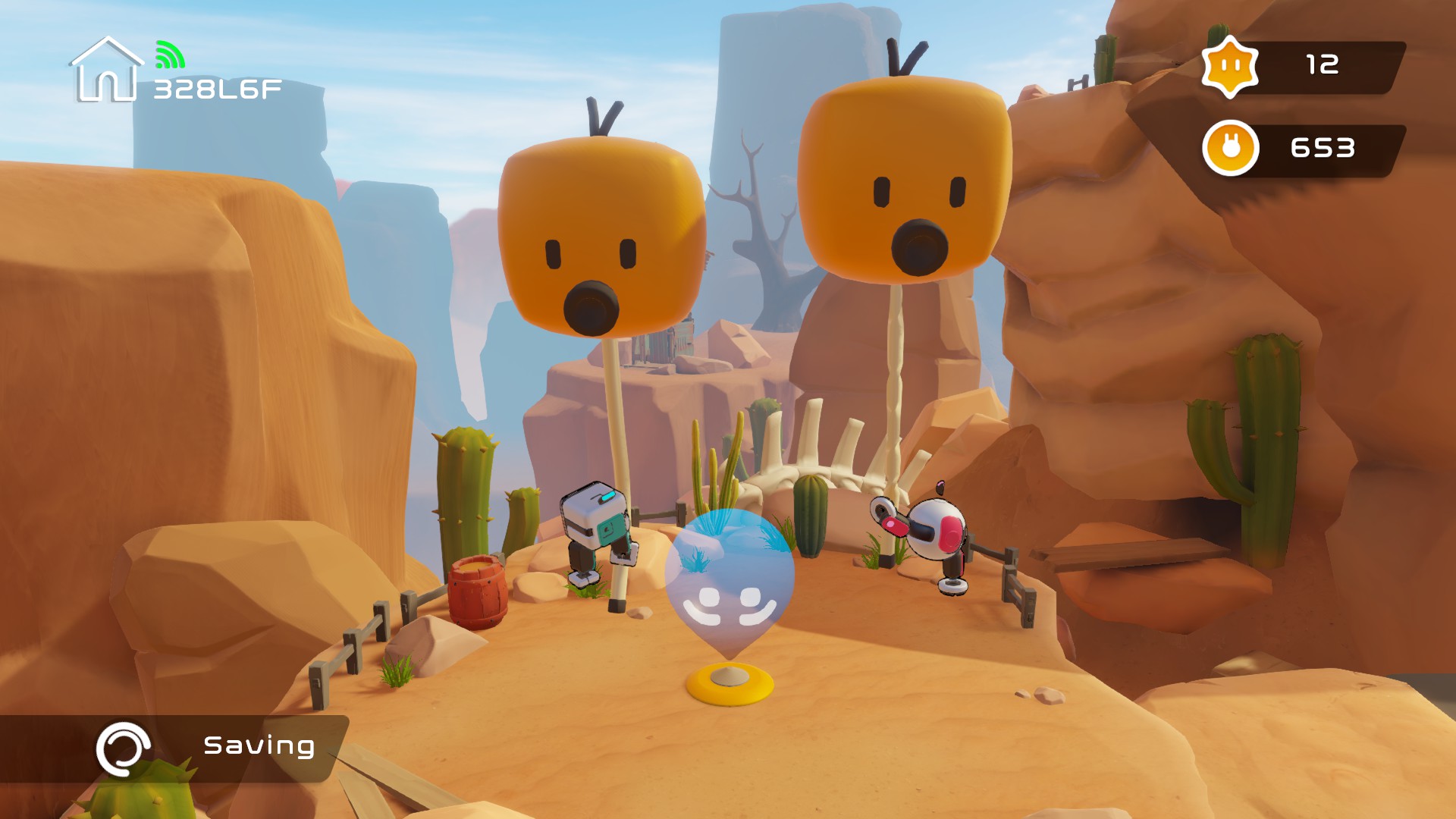Click the home room icon
The width and height of the screenshot is (1456, 819).
click(107, 71)
